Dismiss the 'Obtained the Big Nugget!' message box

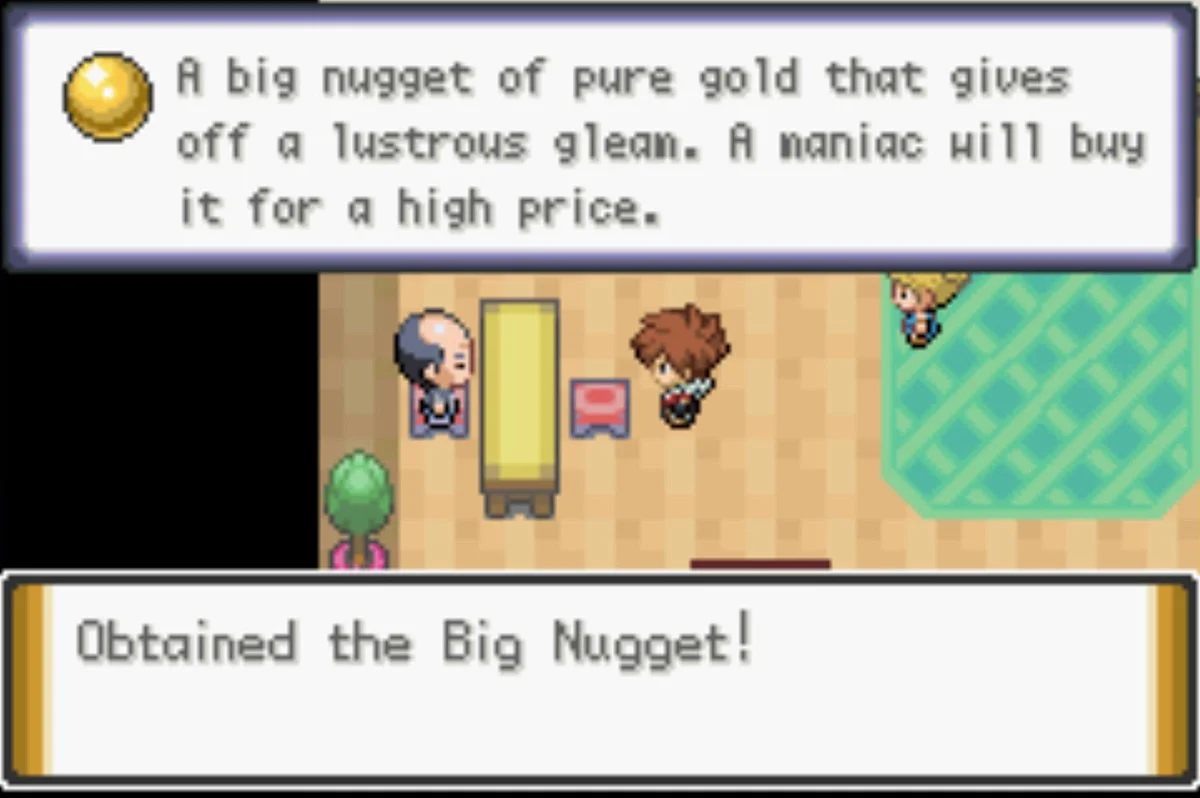point(600,677)
